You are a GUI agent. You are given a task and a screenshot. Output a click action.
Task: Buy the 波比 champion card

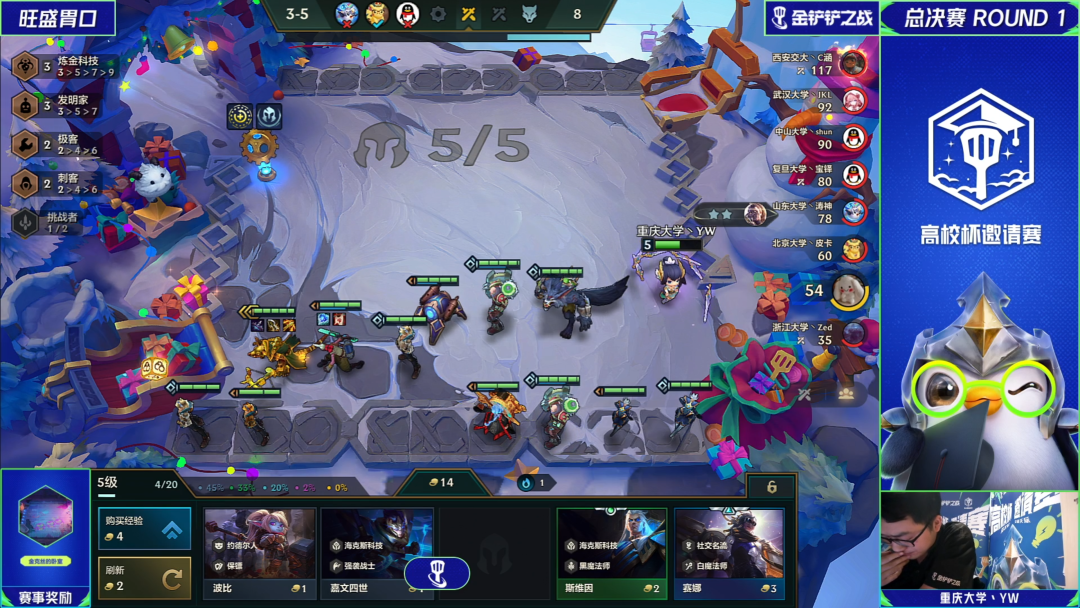coord(259,551)
